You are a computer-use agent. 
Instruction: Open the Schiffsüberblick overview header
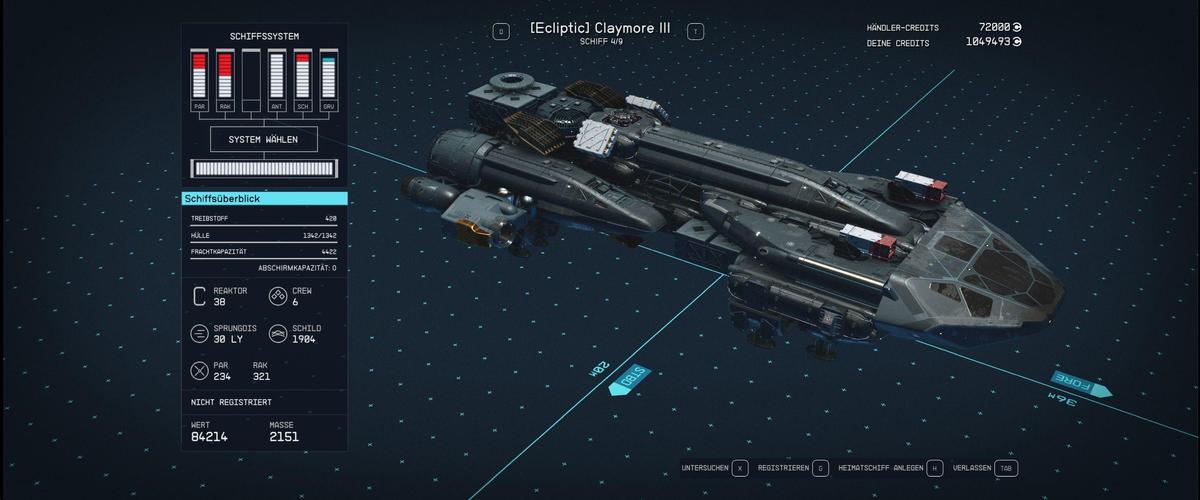(x=265, y=199)
